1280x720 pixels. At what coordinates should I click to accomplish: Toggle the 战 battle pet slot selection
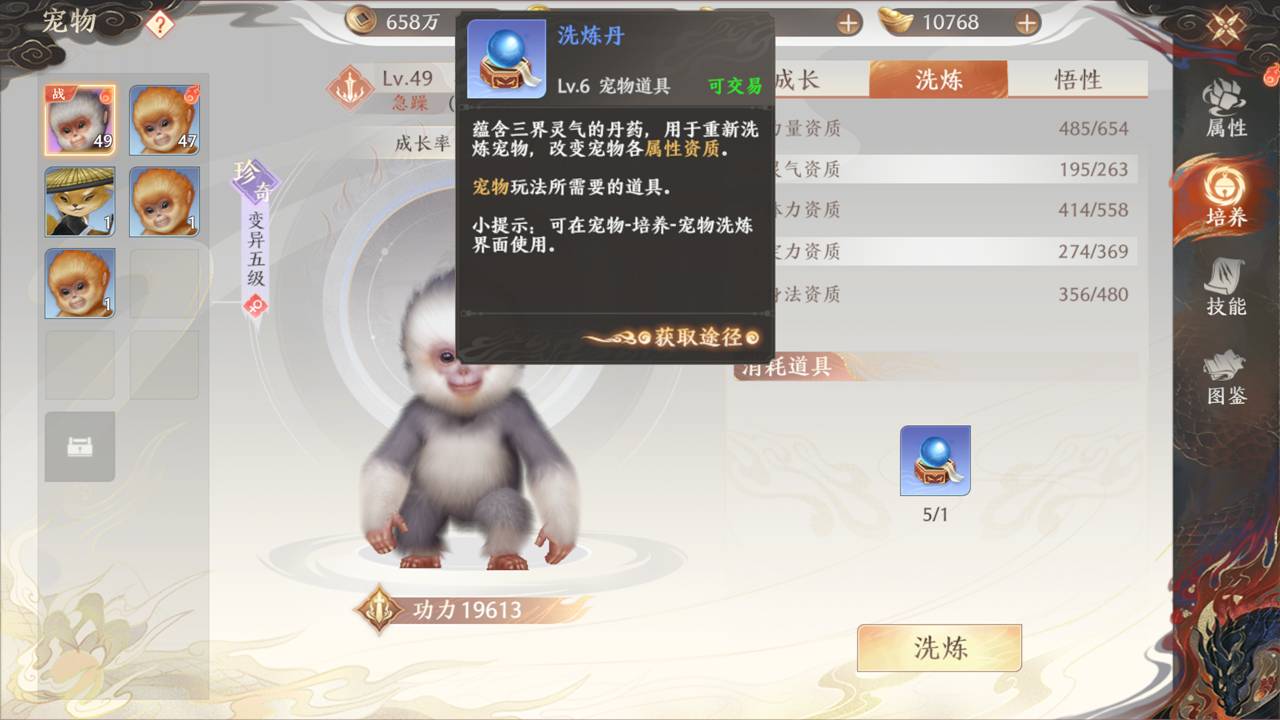click(79, 121)
